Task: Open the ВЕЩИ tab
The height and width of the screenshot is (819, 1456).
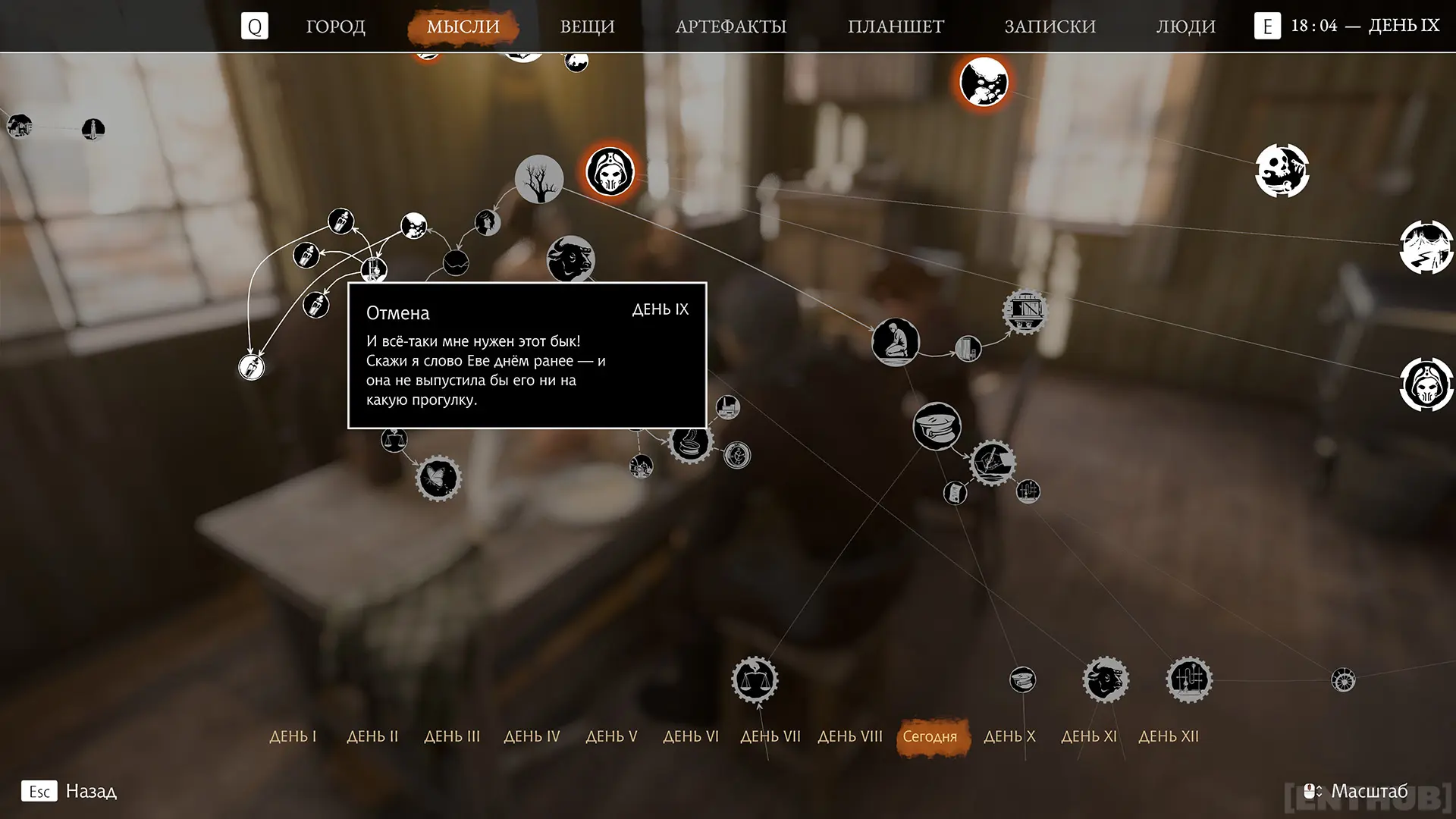Action: (587, 27)
